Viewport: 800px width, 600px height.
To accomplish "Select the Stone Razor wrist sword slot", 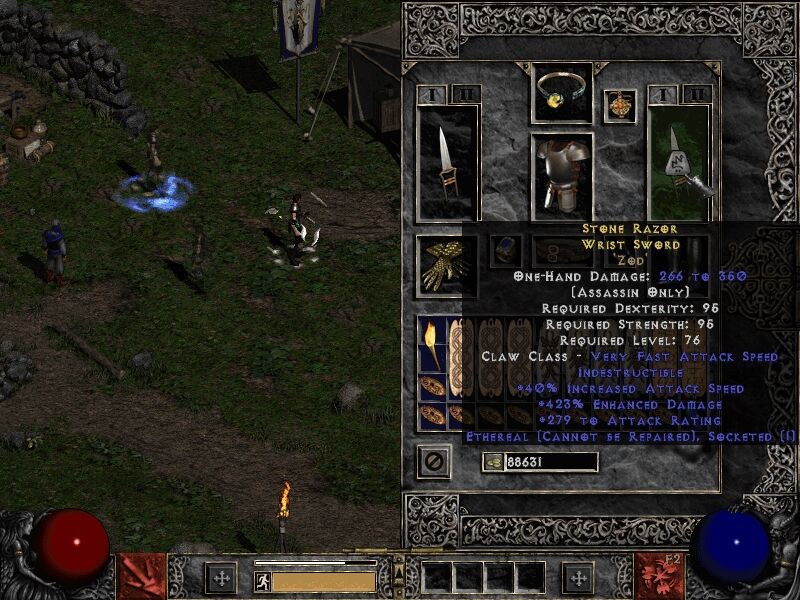I will pyautogui.click(x=446, y=160).
